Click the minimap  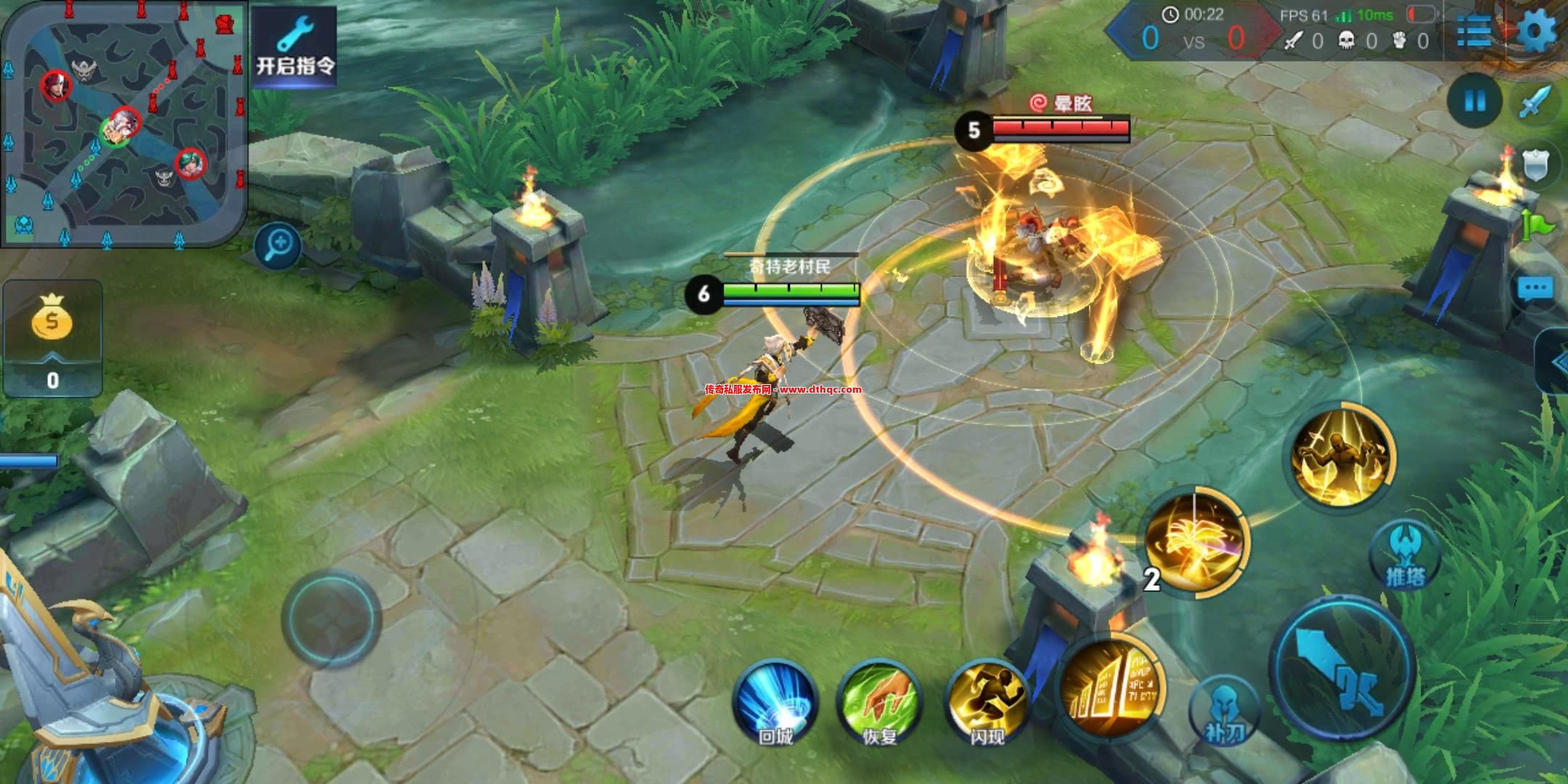click(x=123, y=123)
